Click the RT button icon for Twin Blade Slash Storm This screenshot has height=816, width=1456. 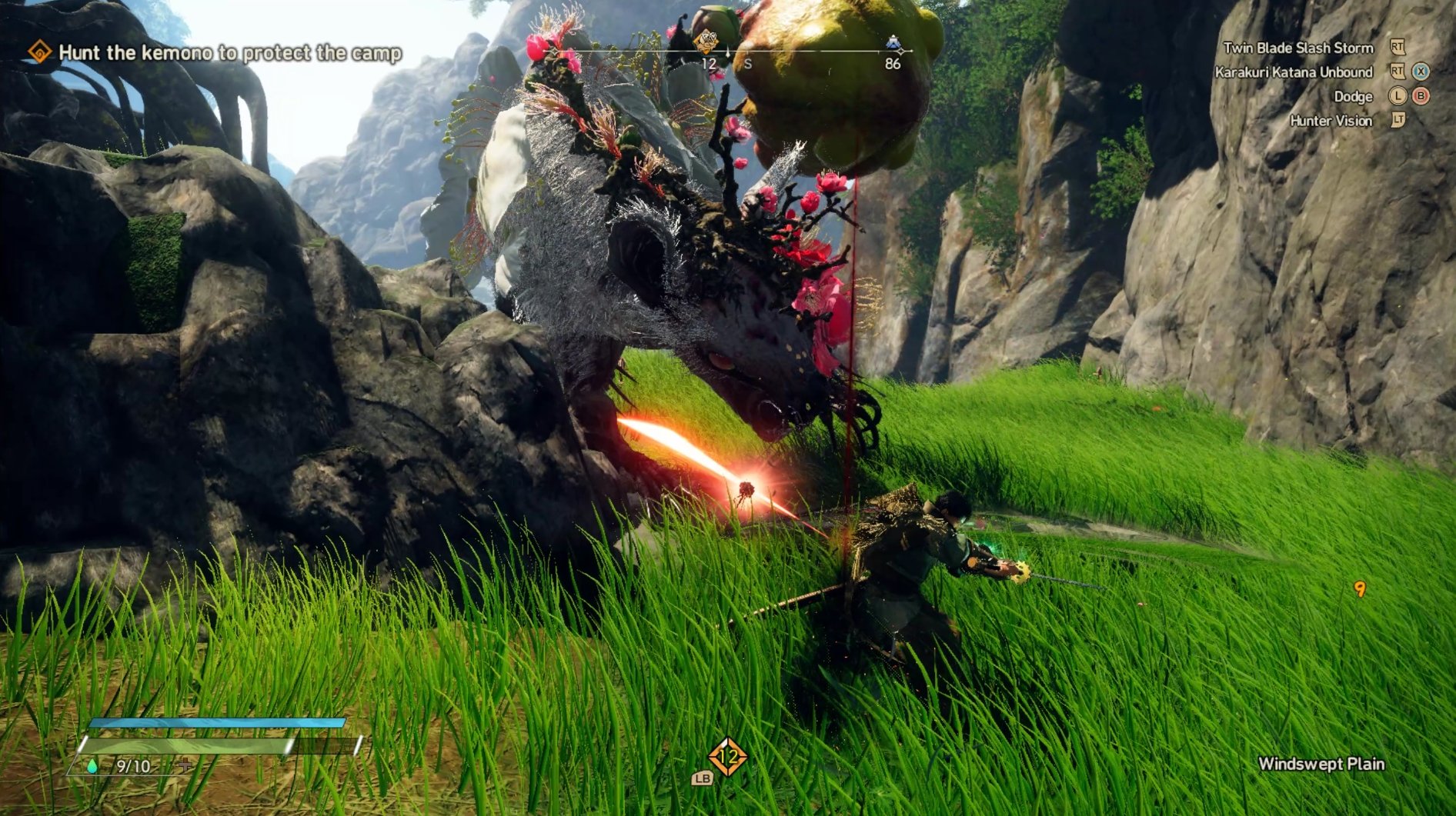tap(1397, 48)
